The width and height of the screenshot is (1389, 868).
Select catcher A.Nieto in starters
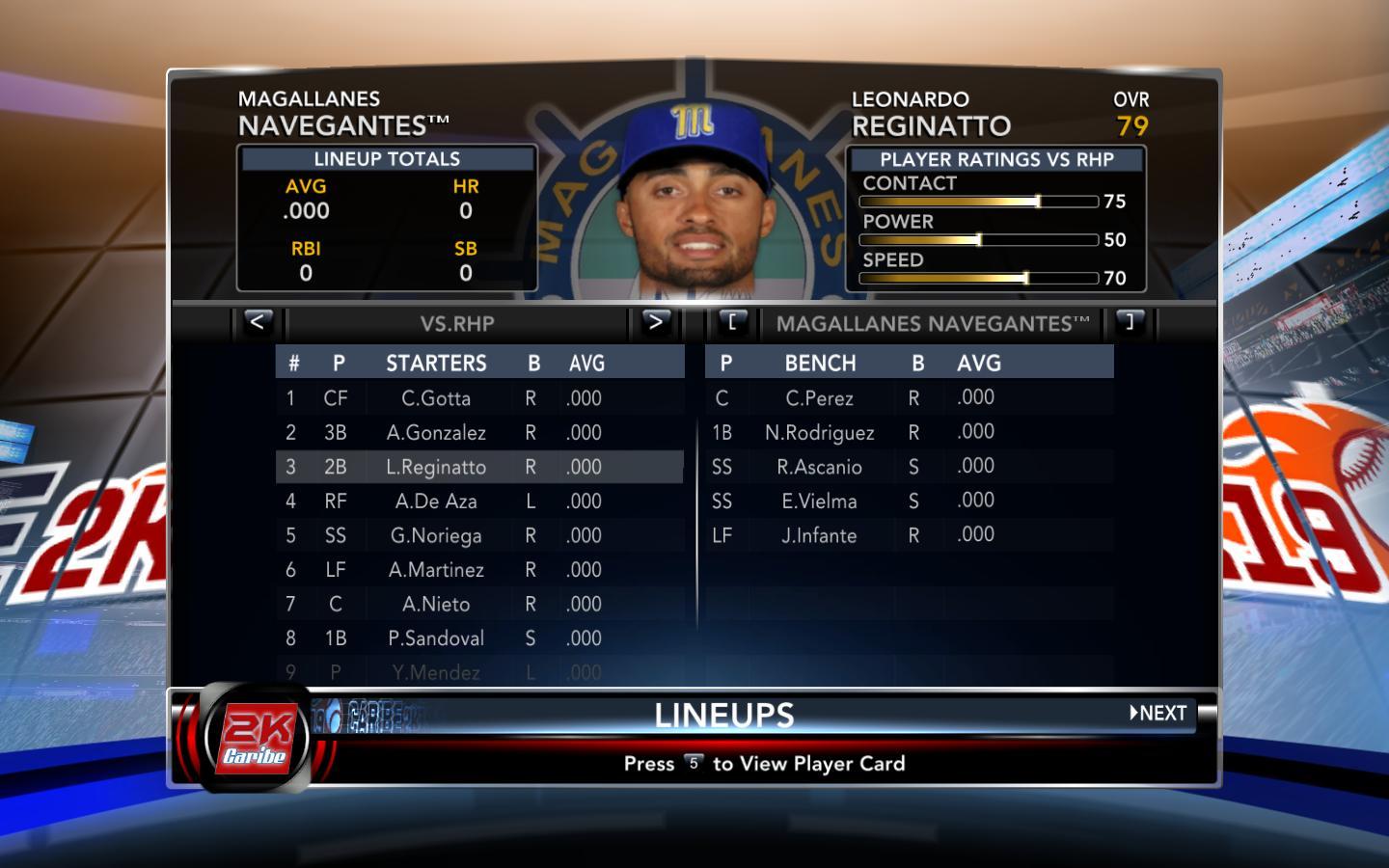[x=436, y=604]
